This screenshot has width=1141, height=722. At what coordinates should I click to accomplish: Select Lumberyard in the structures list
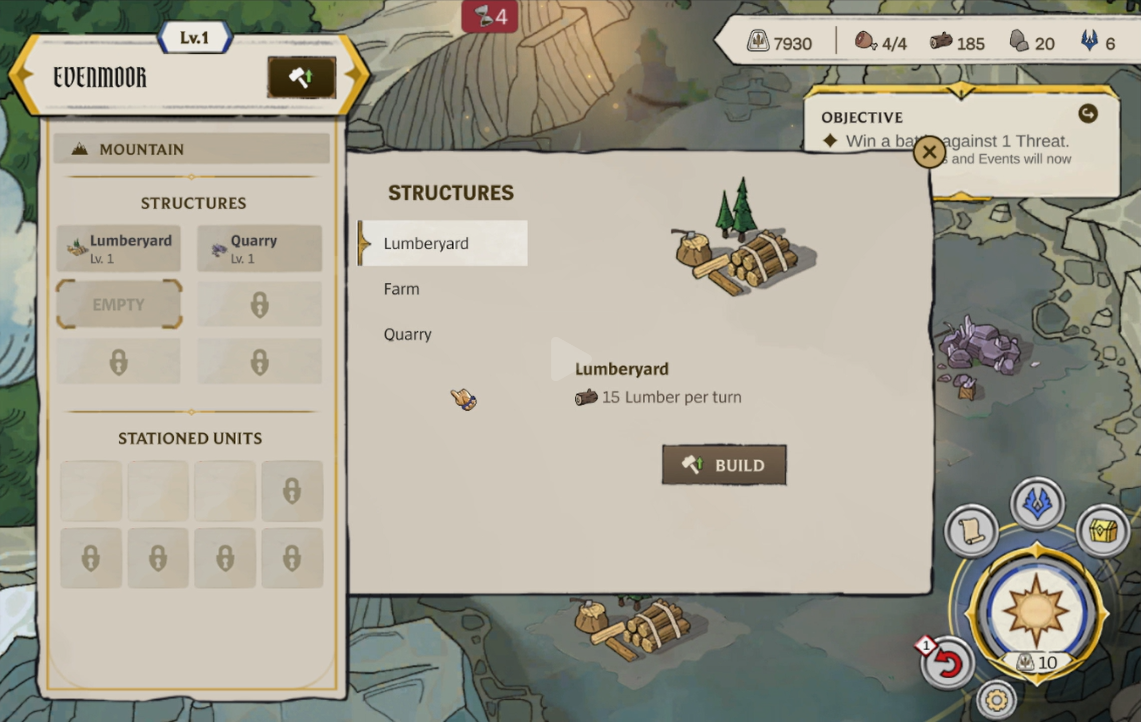click(x=443, y=243)
